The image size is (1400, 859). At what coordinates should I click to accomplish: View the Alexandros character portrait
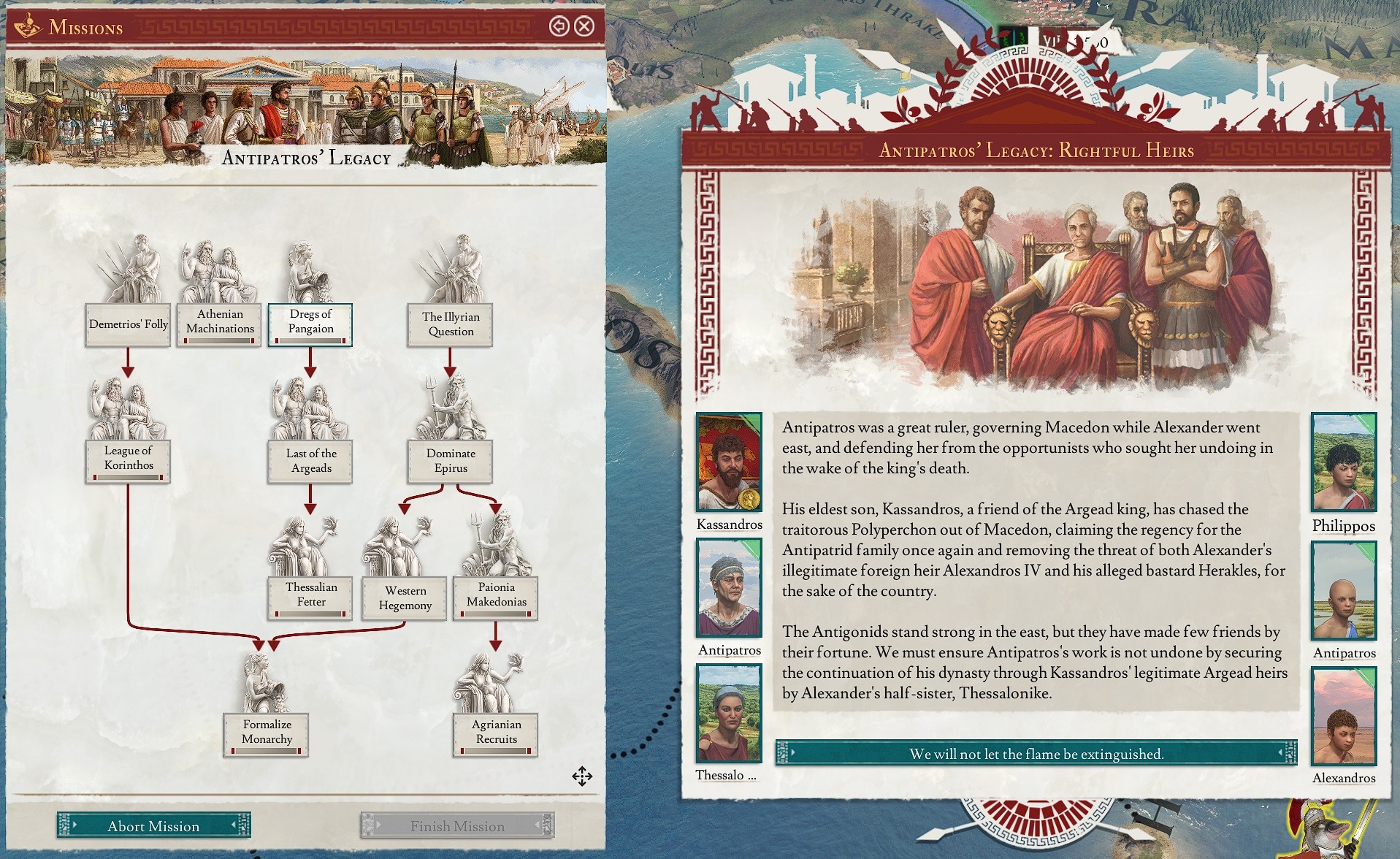(1344, 716)
